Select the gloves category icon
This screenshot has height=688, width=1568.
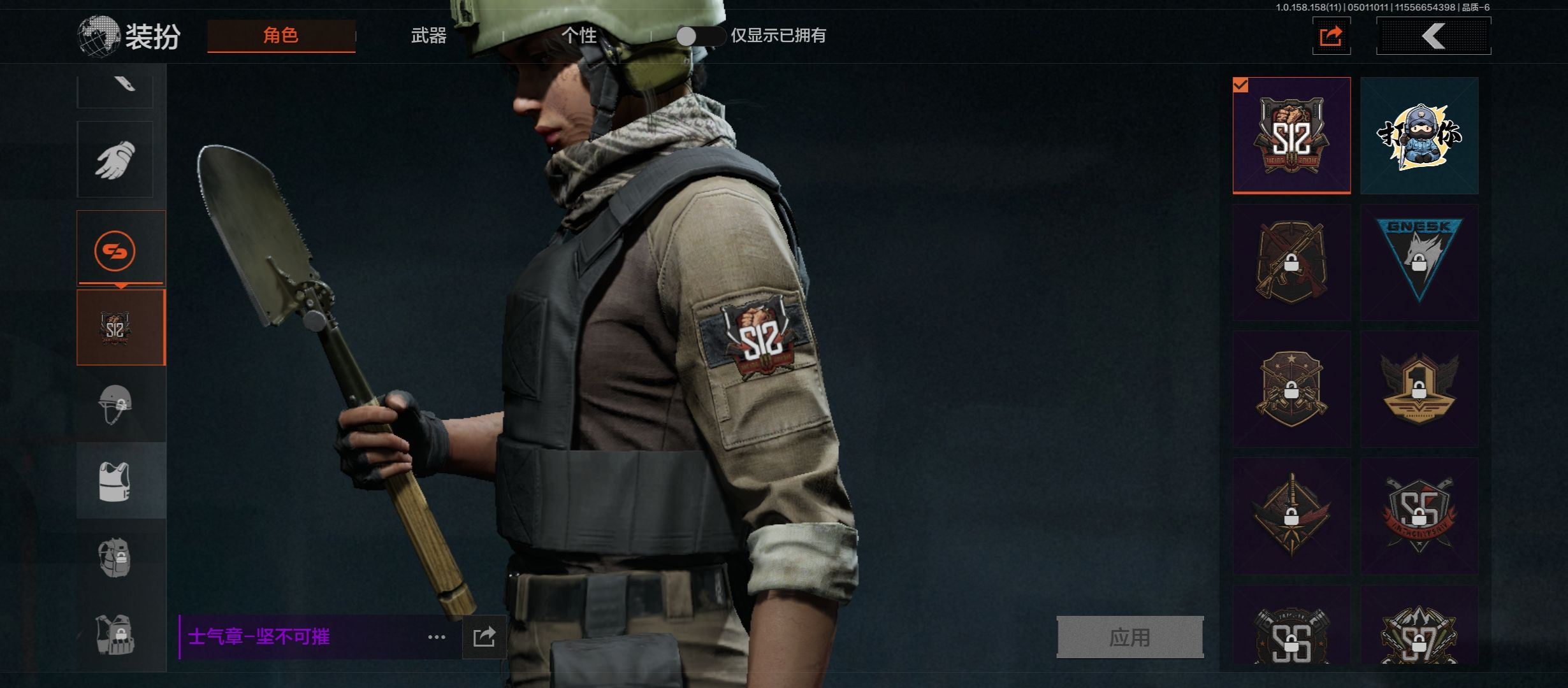point(115,159)
